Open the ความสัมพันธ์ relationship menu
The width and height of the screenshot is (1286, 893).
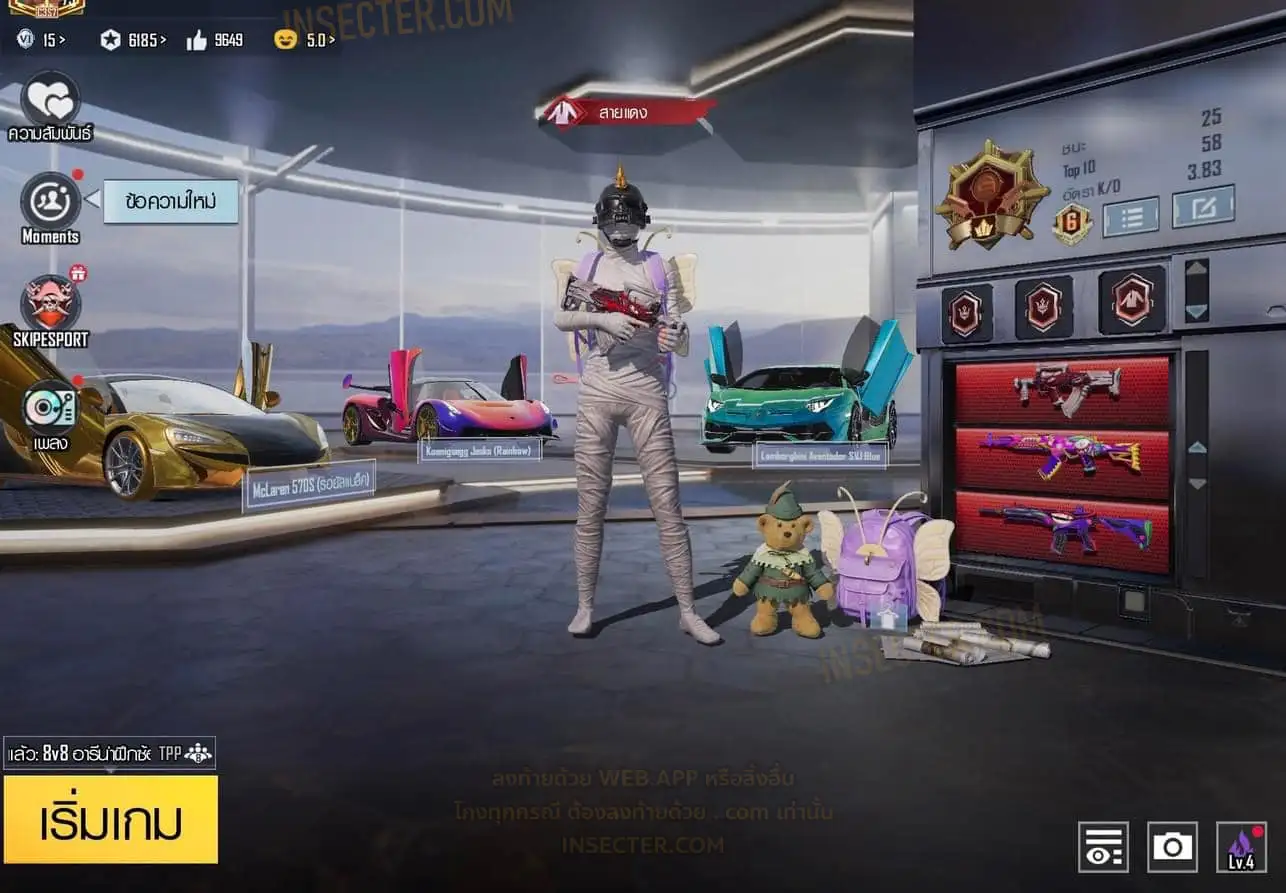click(x=50, y=100)
